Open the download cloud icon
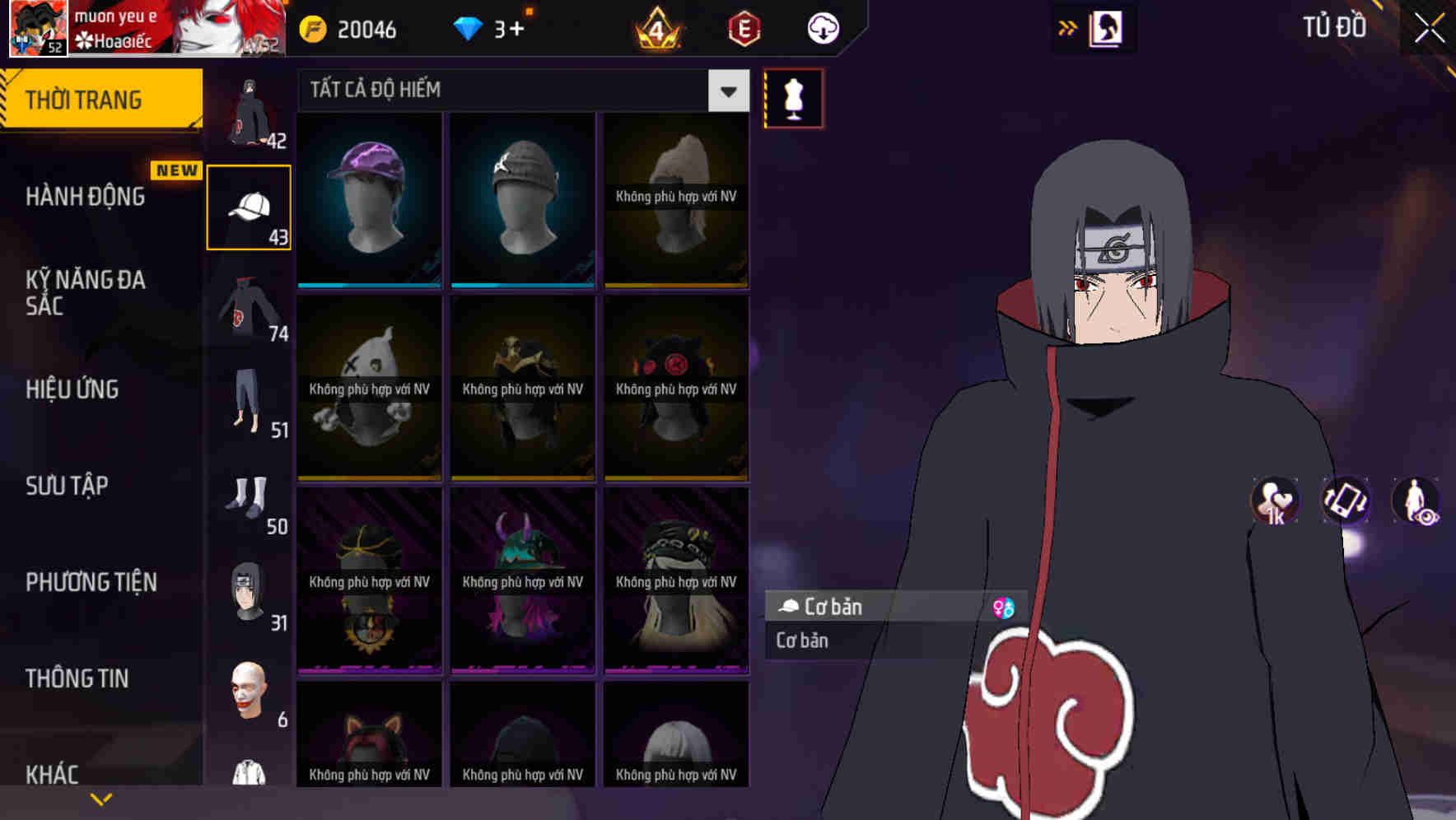The image size is (1456, 820). coord(821,28)
